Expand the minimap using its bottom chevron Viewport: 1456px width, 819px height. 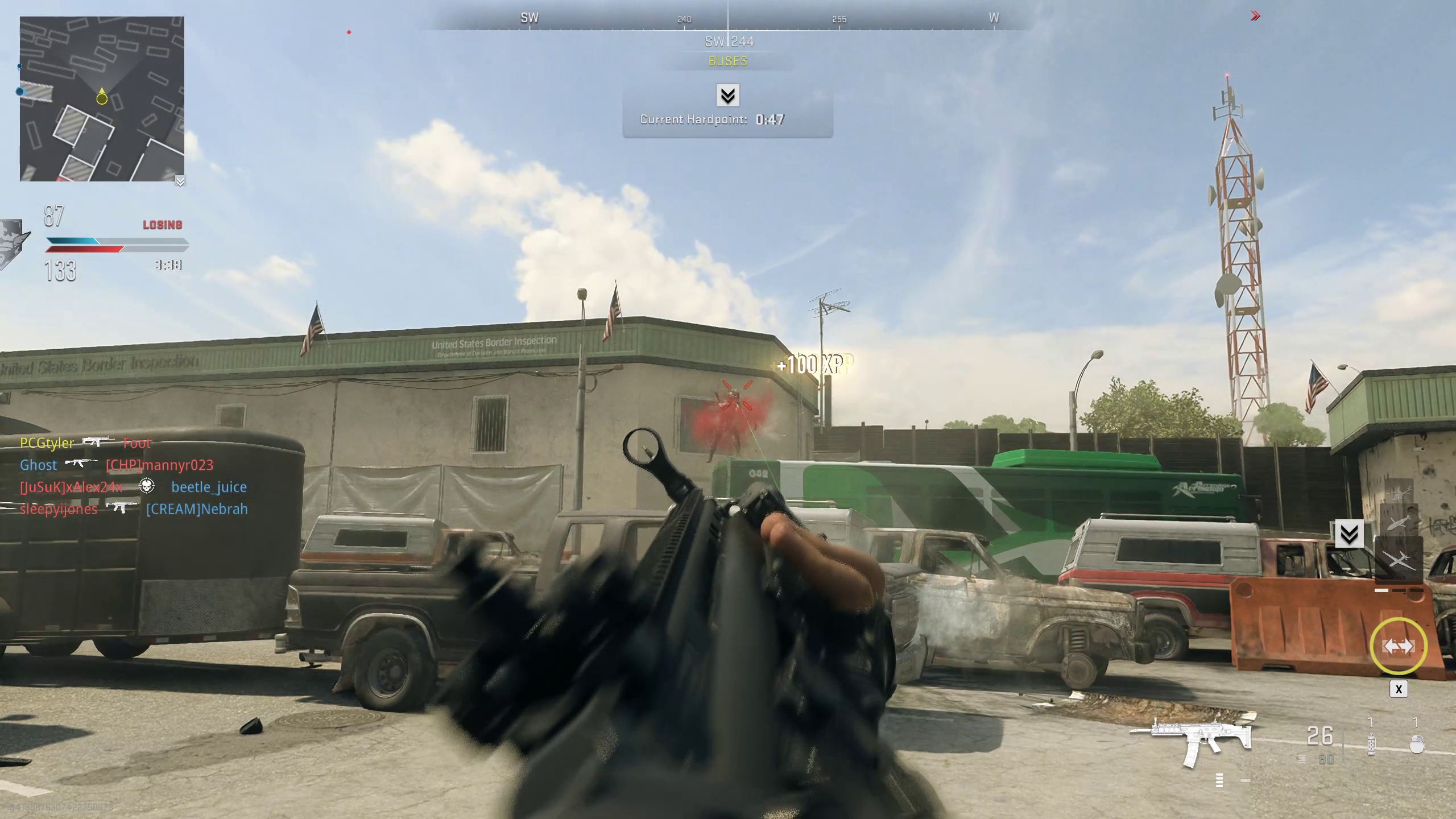(x=181, y=181)
